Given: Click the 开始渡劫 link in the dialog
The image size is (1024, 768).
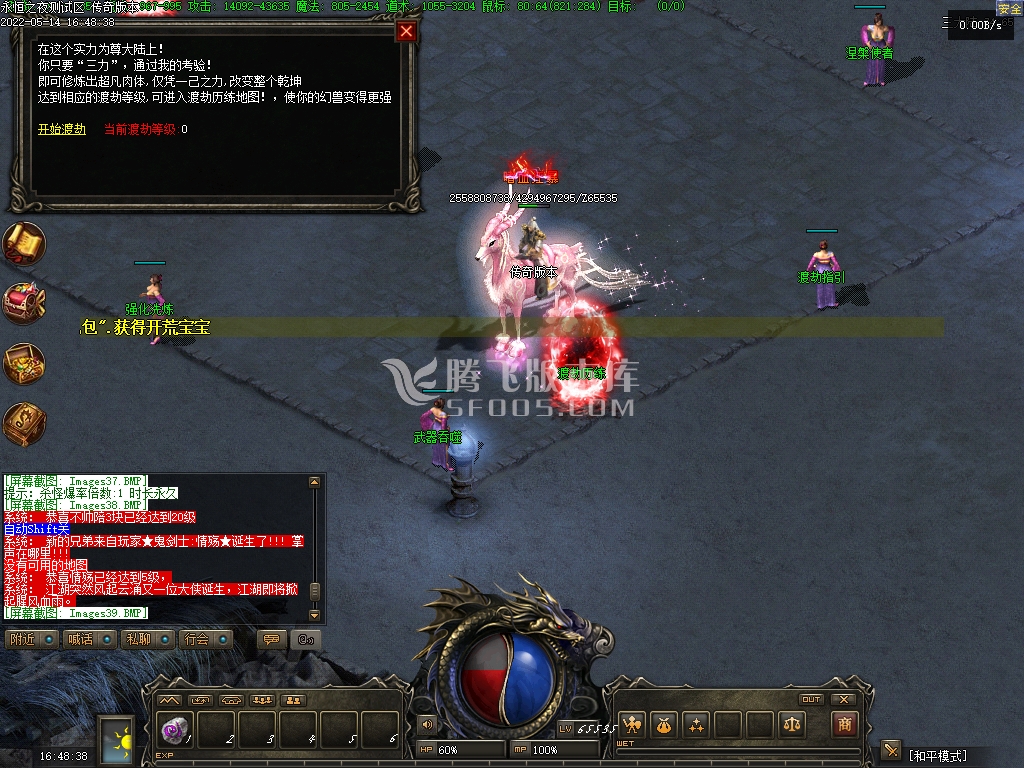Looking at the screenshot, I should pos(62,129).
